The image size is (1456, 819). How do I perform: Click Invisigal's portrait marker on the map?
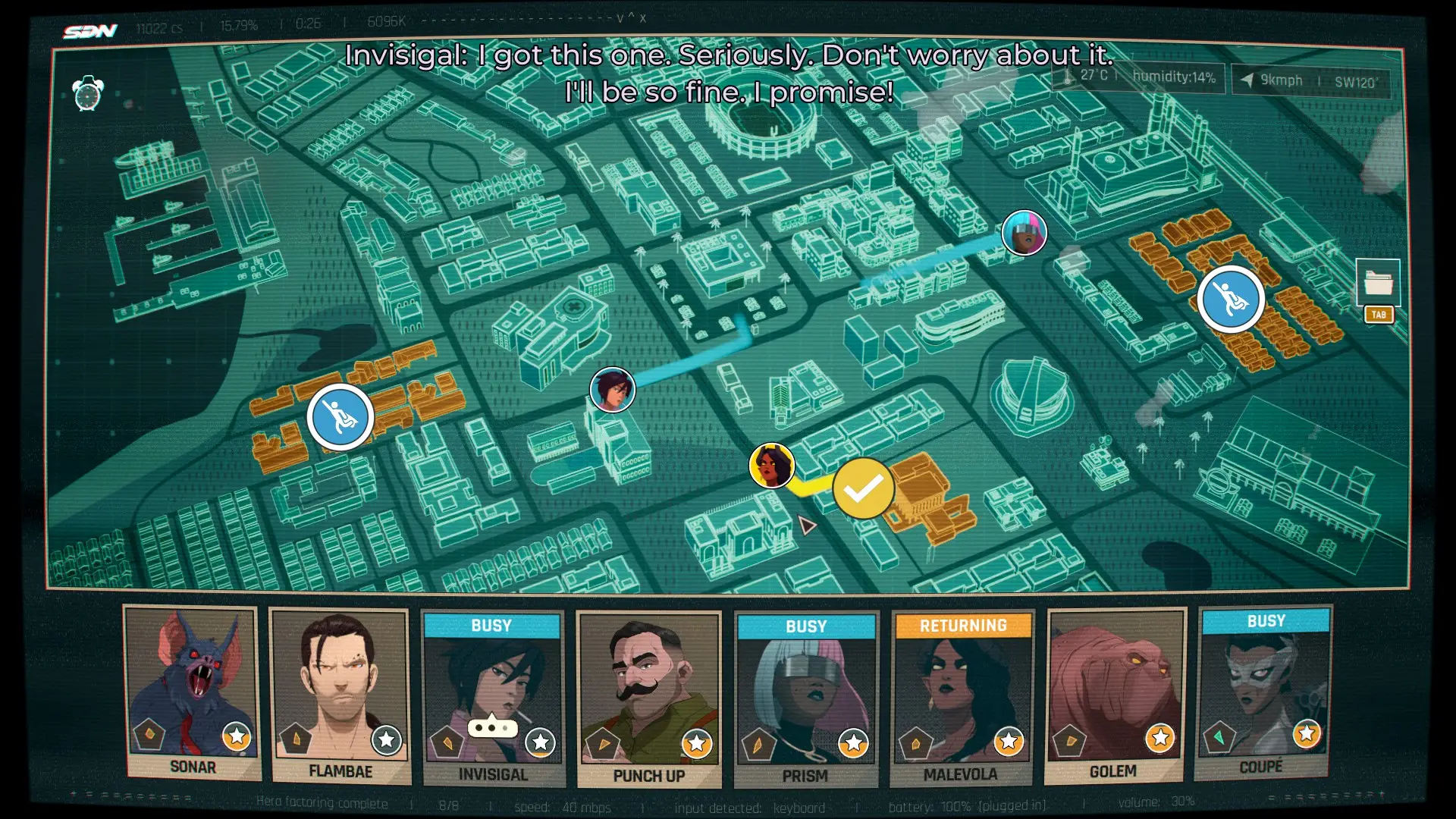(x=612, y=390)
